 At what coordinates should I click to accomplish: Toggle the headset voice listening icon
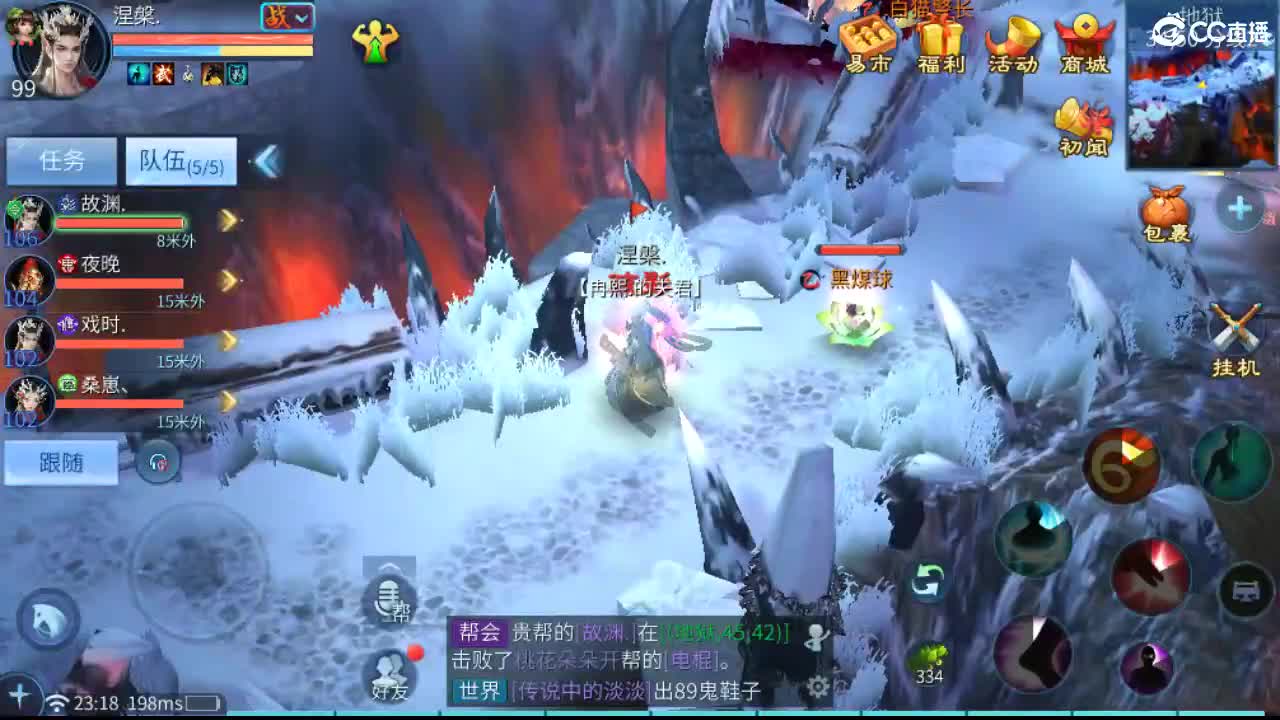coord(160,462)
